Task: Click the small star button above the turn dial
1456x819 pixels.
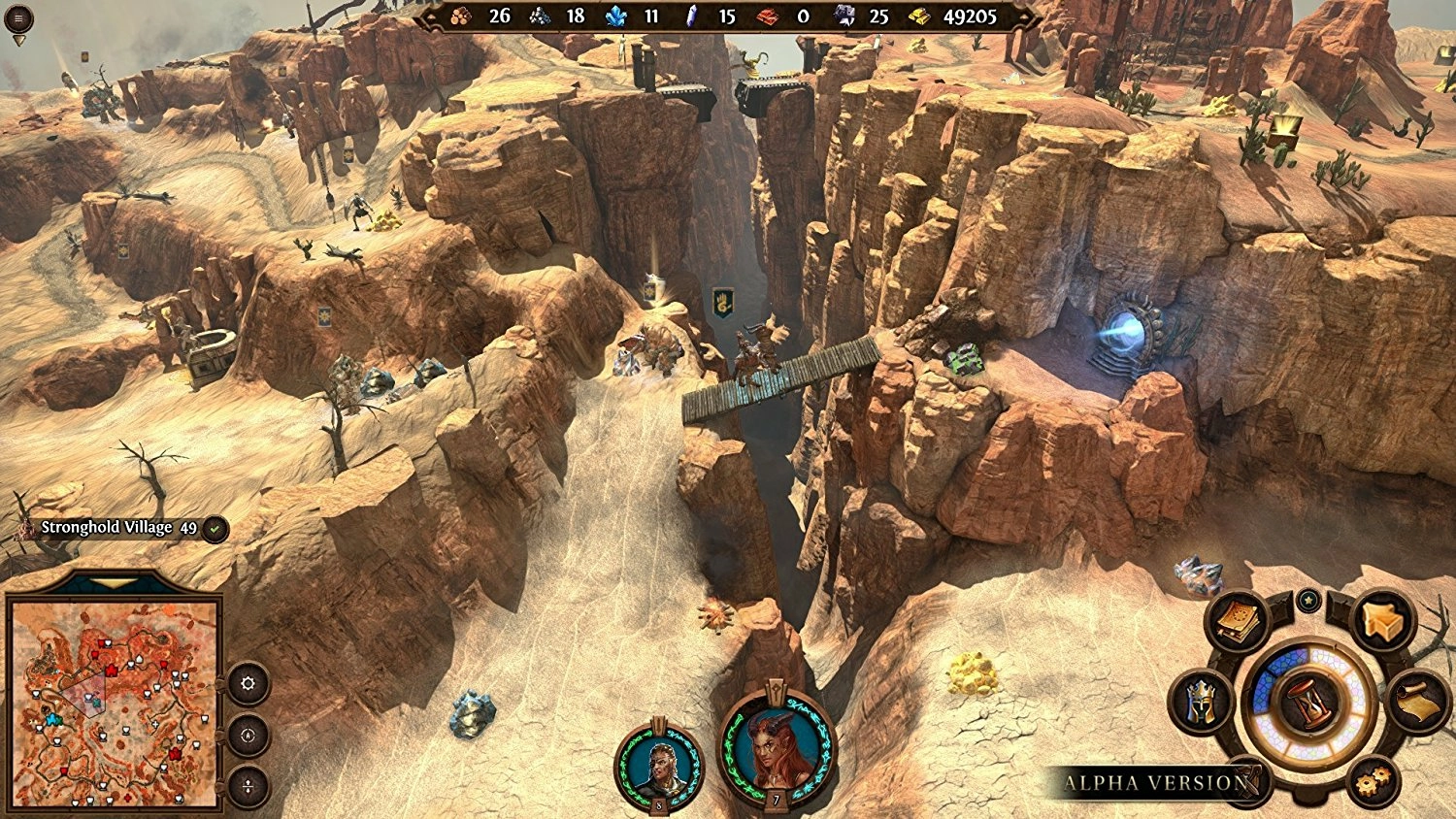Action: tap(1309, 601)
